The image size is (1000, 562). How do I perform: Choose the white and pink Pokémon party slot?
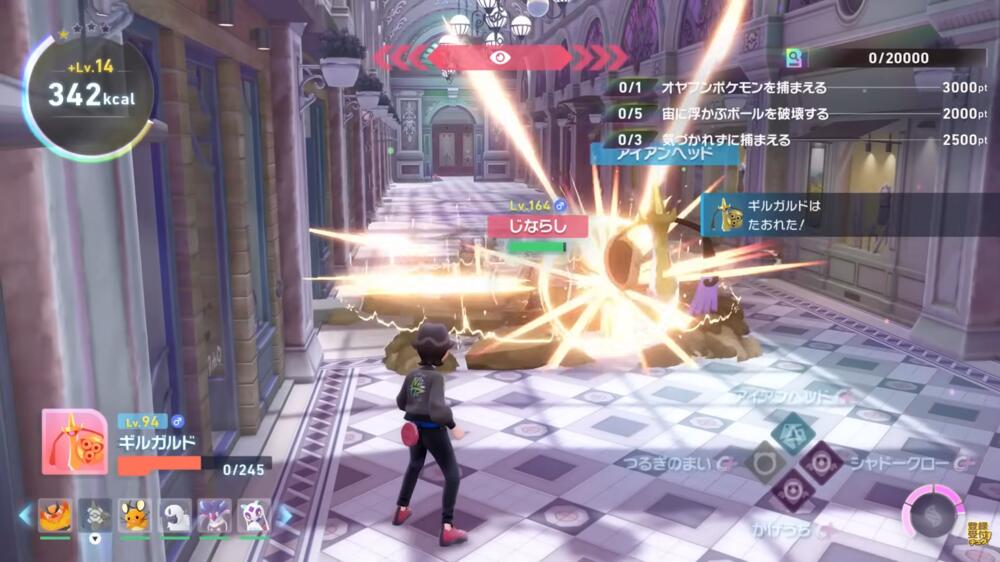[254, 516]
